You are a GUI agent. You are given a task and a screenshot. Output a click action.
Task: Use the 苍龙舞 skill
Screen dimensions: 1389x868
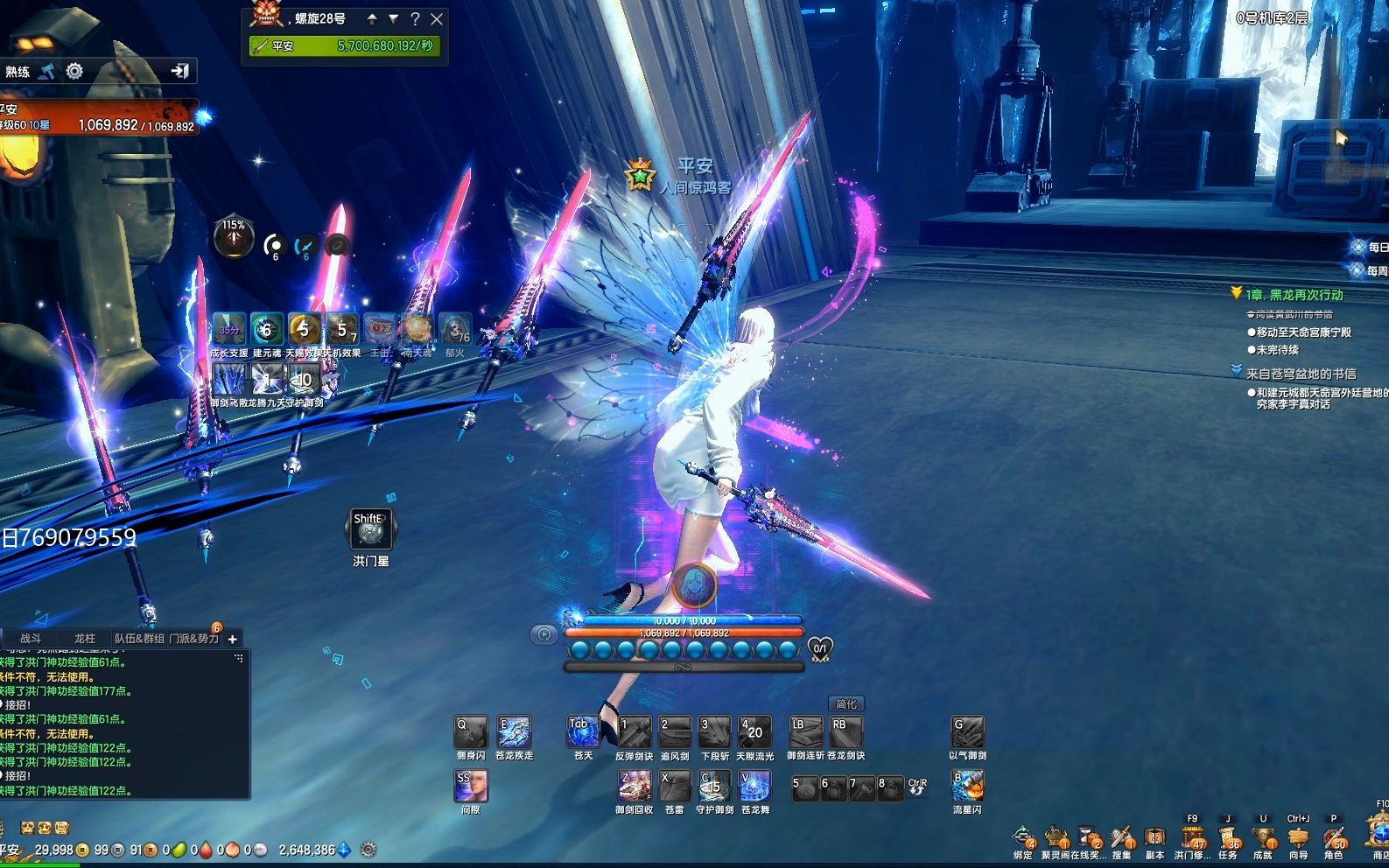pyautogui.click(x=754, y=787)
